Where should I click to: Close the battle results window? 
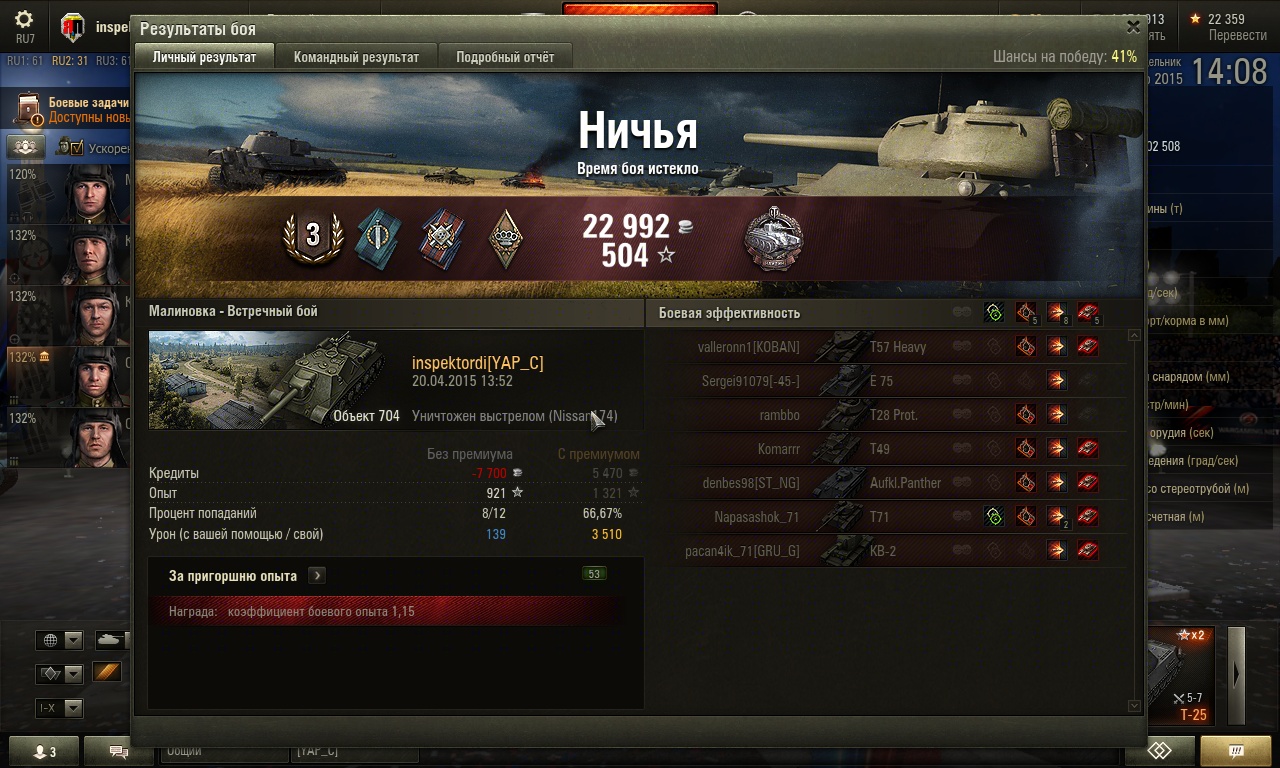tap(1133, 27)
